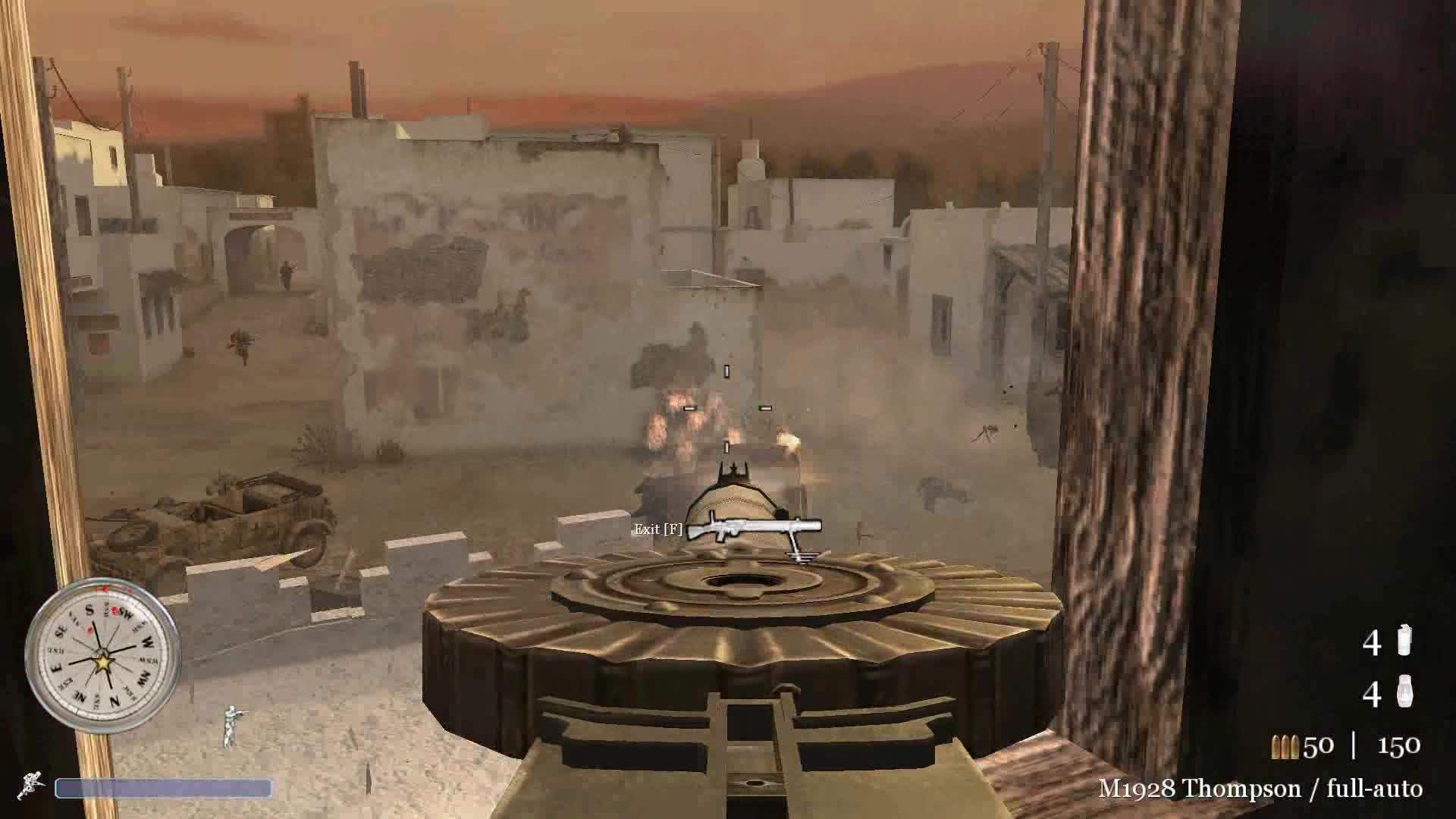Click the compass star needle center
The width and height of the screenshot is (1456, 819).
(x=102, y=661)
